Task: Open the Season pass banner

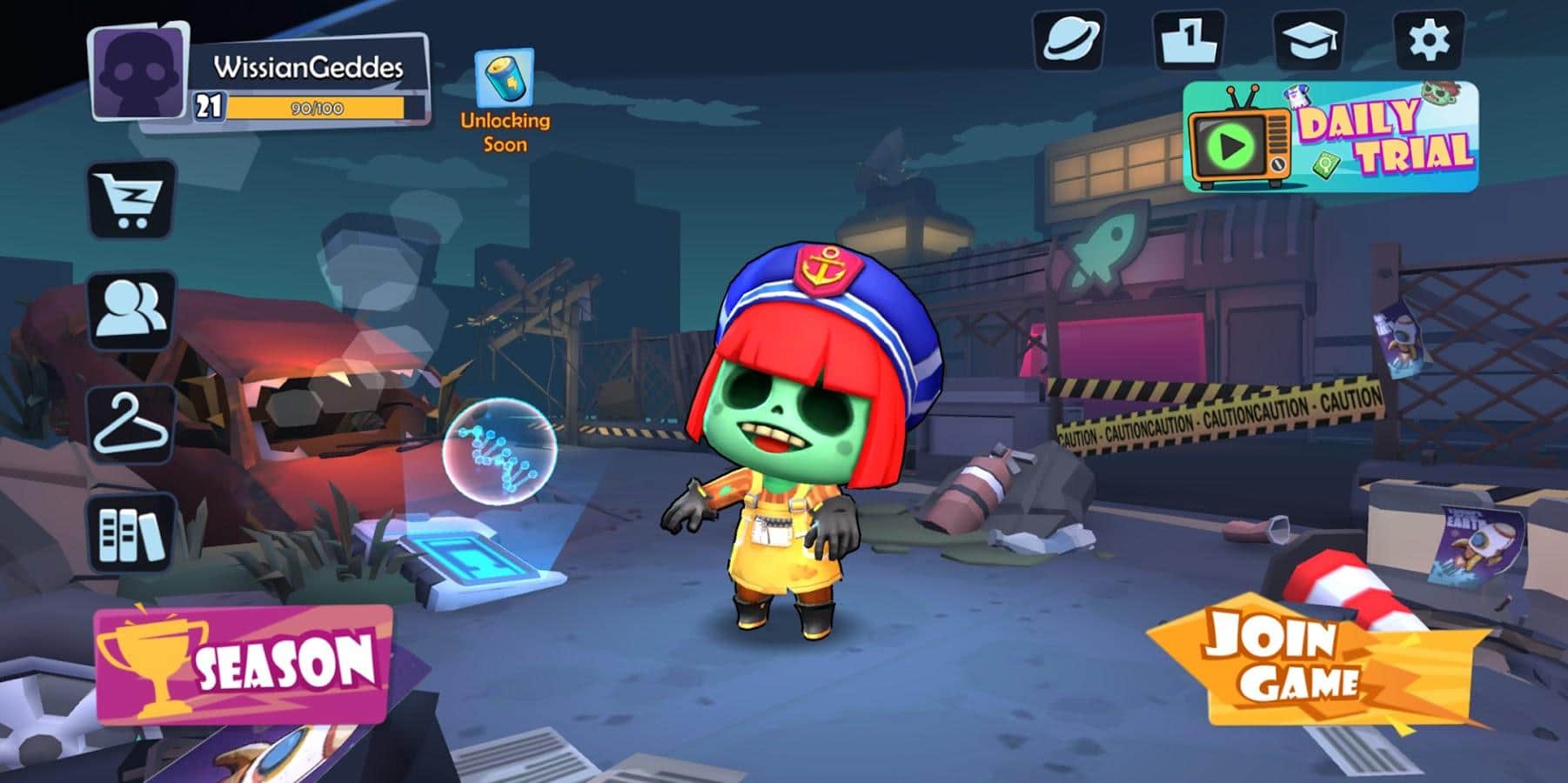Action: [x=243, y=665]
